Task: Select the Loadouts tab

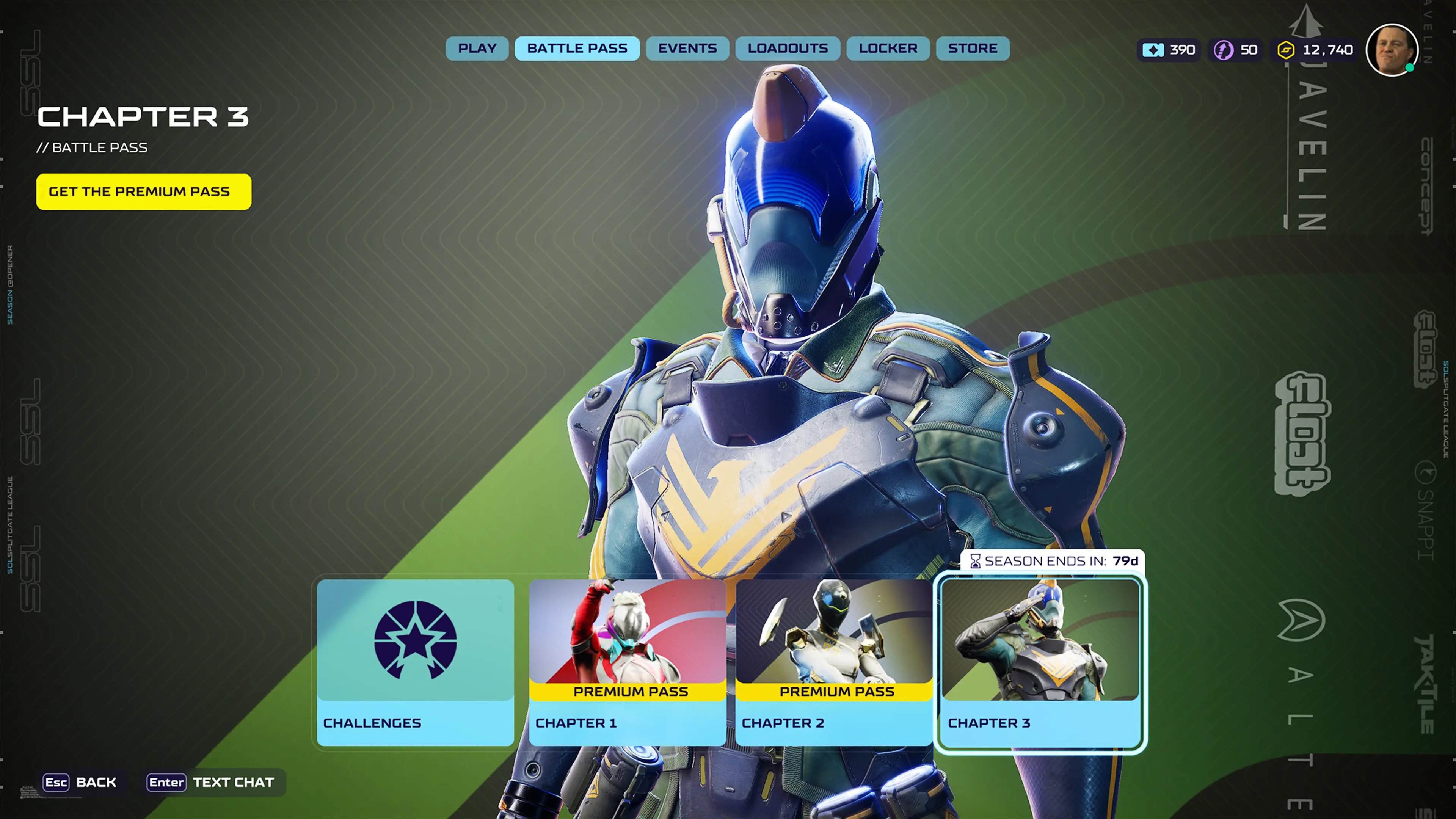Action: pyautogui.click(x=788, y=49)
